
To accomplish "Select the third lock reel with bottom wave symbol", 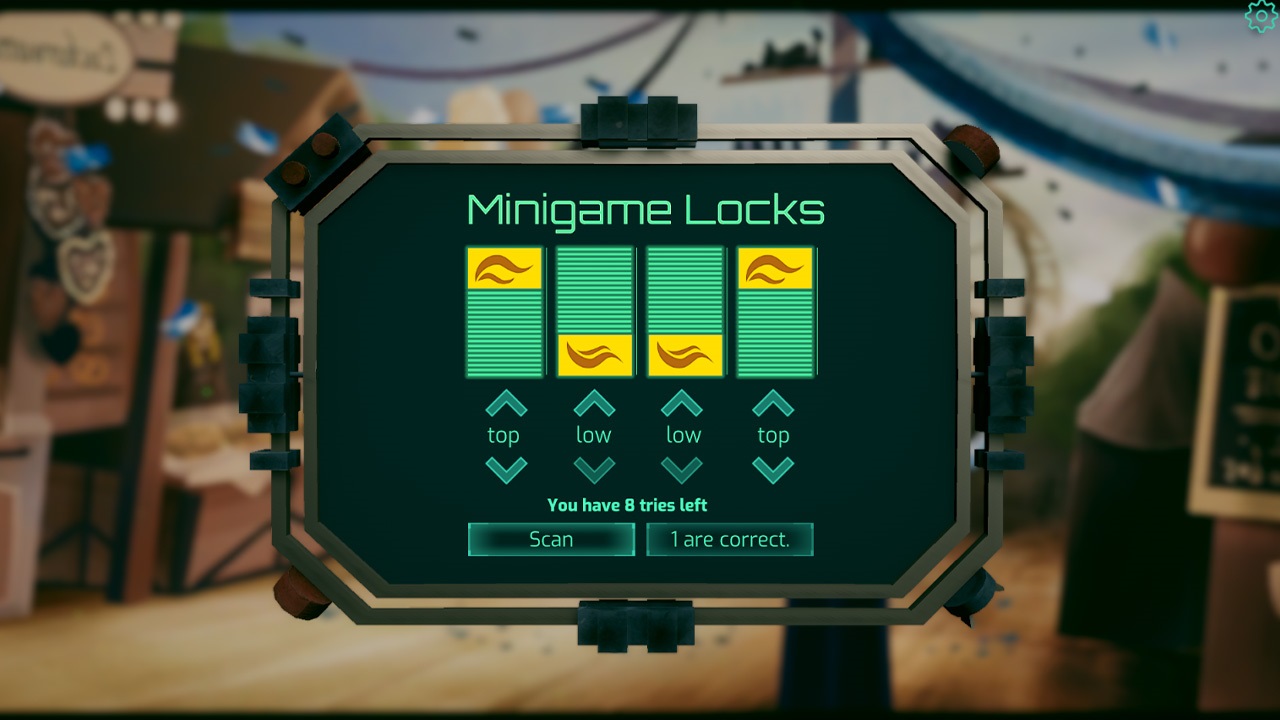I will (684, 311).
